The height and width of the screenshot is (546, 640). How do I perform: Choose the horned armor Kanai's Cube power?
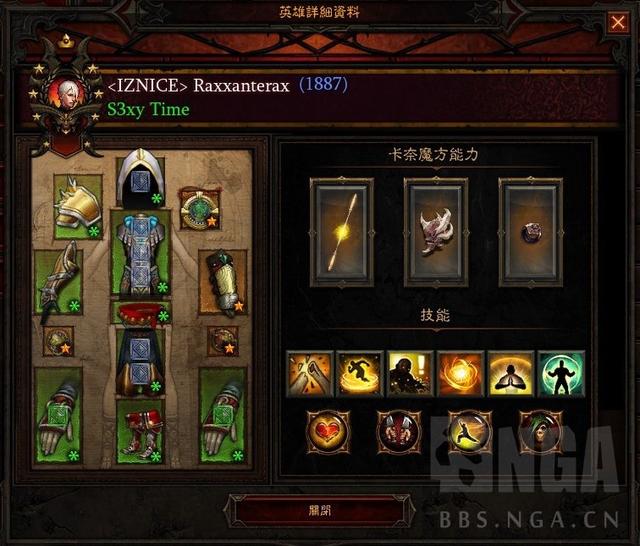point(435,232)
